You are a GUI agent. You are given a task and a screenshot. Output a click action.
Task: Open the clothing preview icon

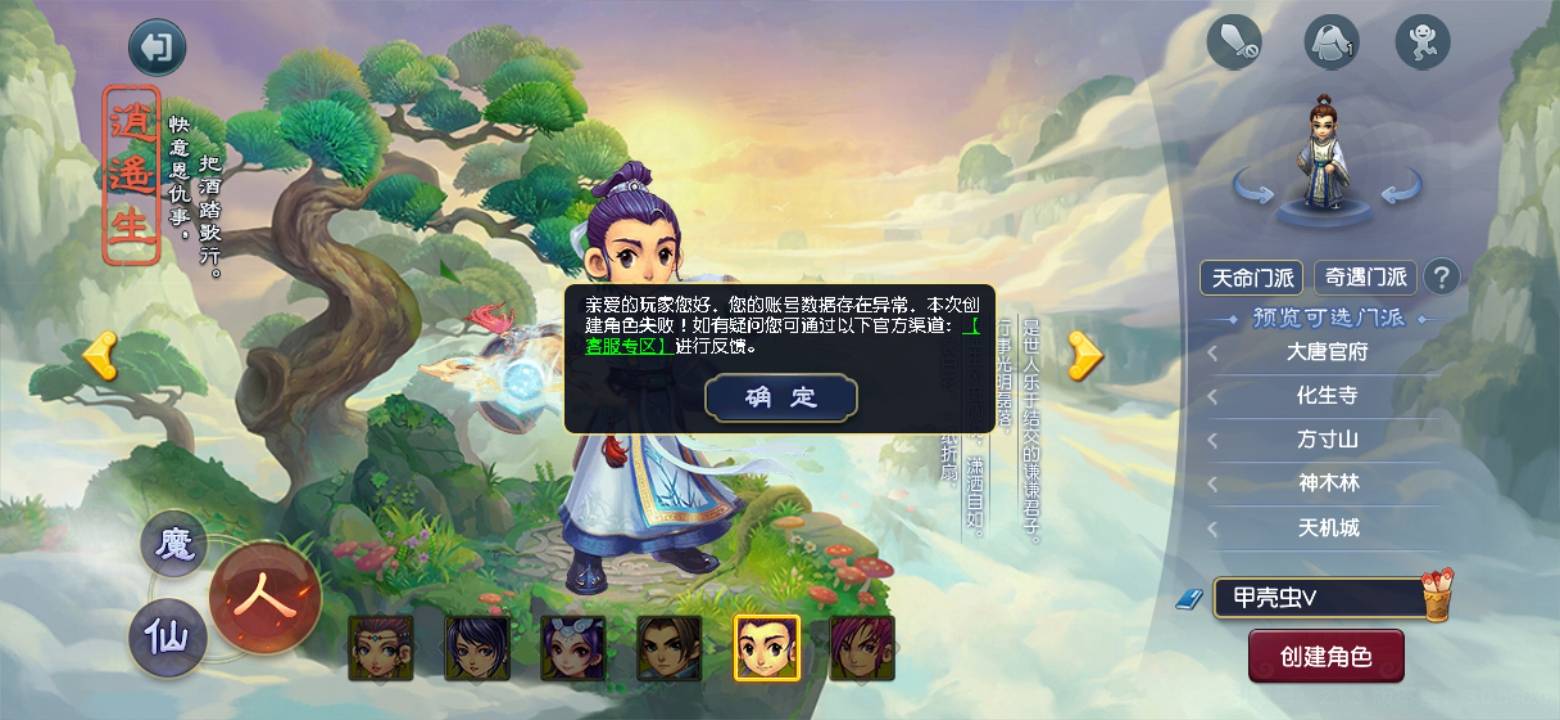pos(1330,41)
